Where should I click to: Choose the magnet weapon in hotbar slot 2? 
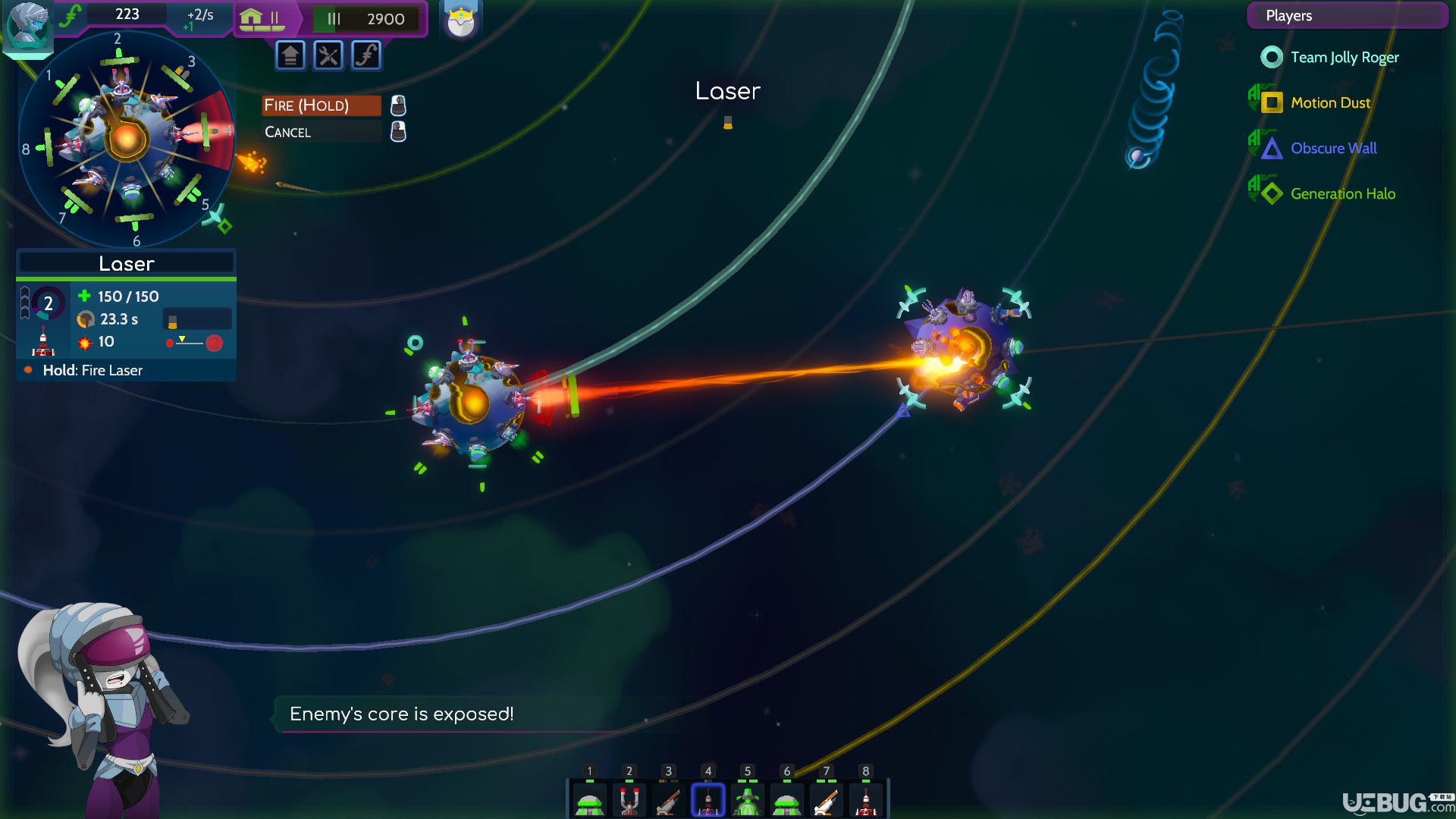pyautogui.click(x=629, y=801)
